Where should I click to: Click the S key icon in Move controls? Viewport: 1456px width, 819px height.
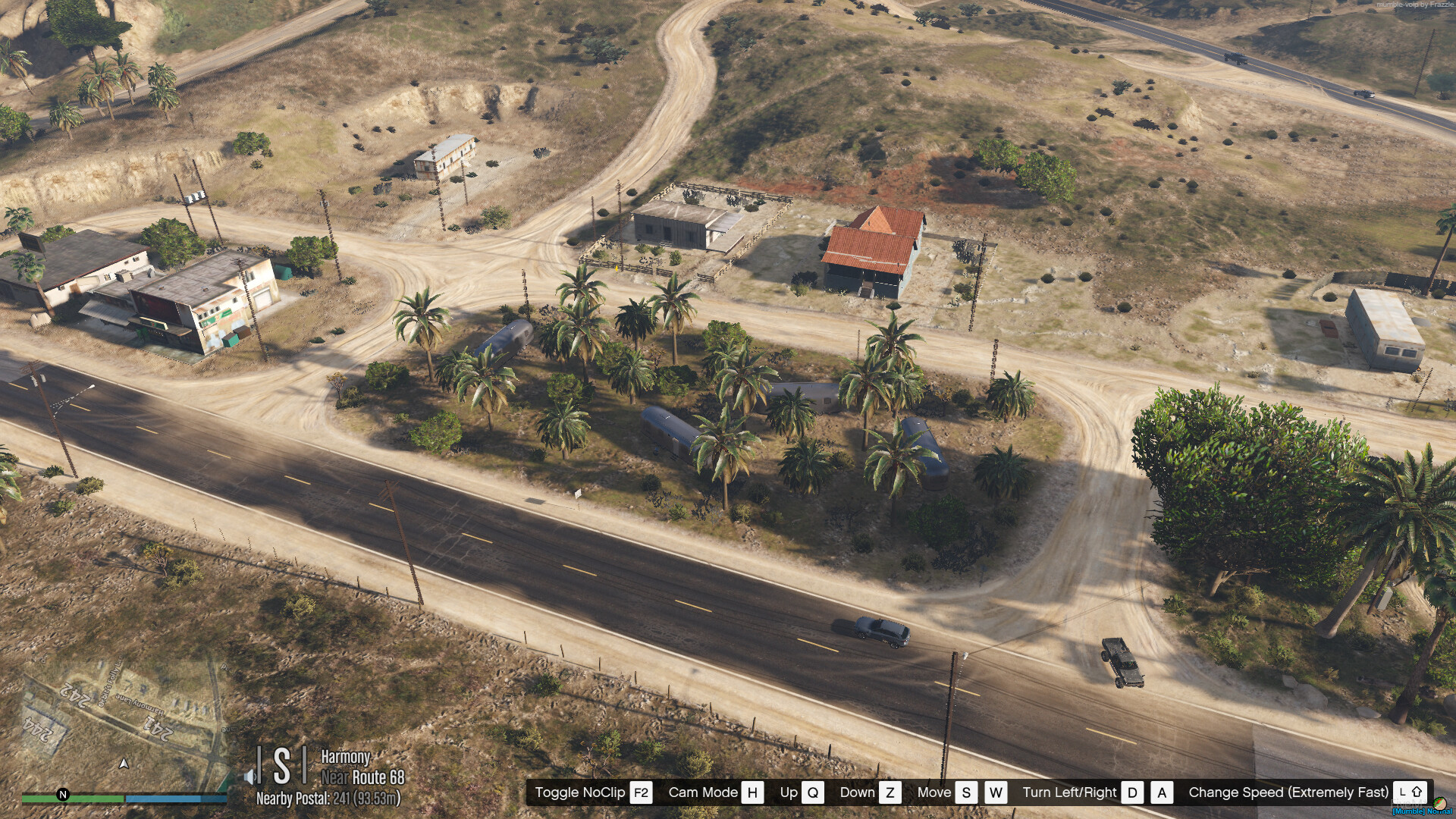click(965, 792)
